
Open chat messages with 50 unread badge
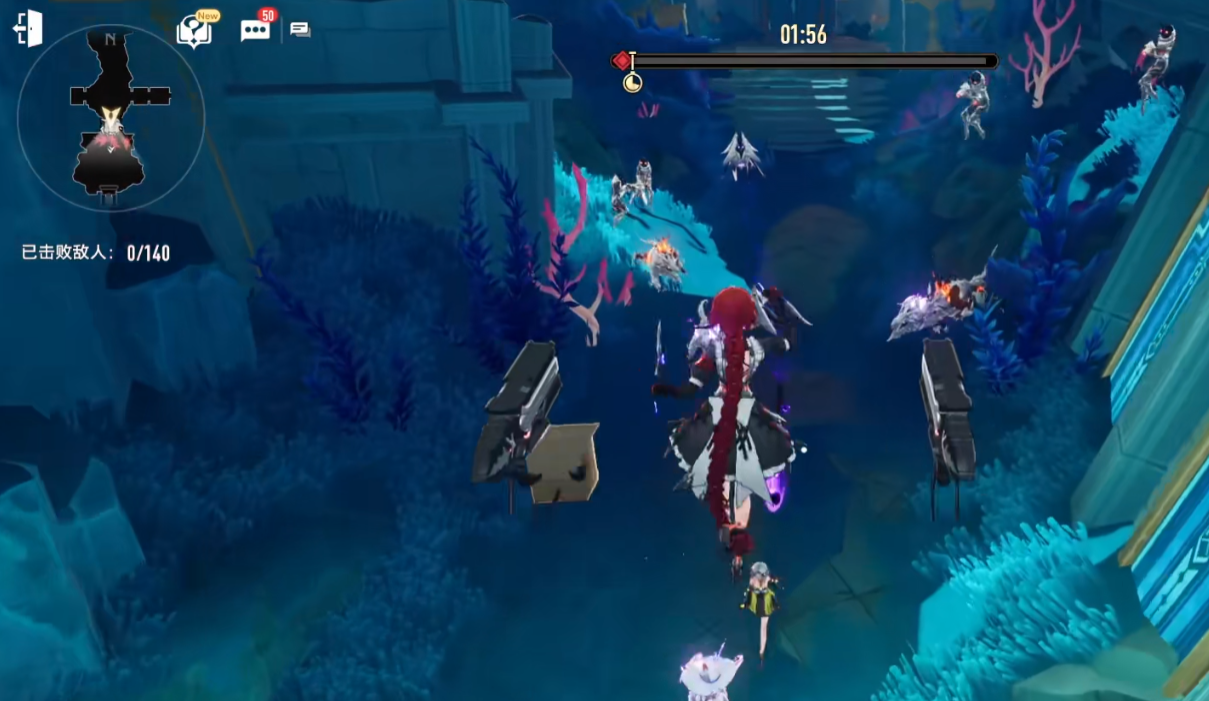[255, 30]
